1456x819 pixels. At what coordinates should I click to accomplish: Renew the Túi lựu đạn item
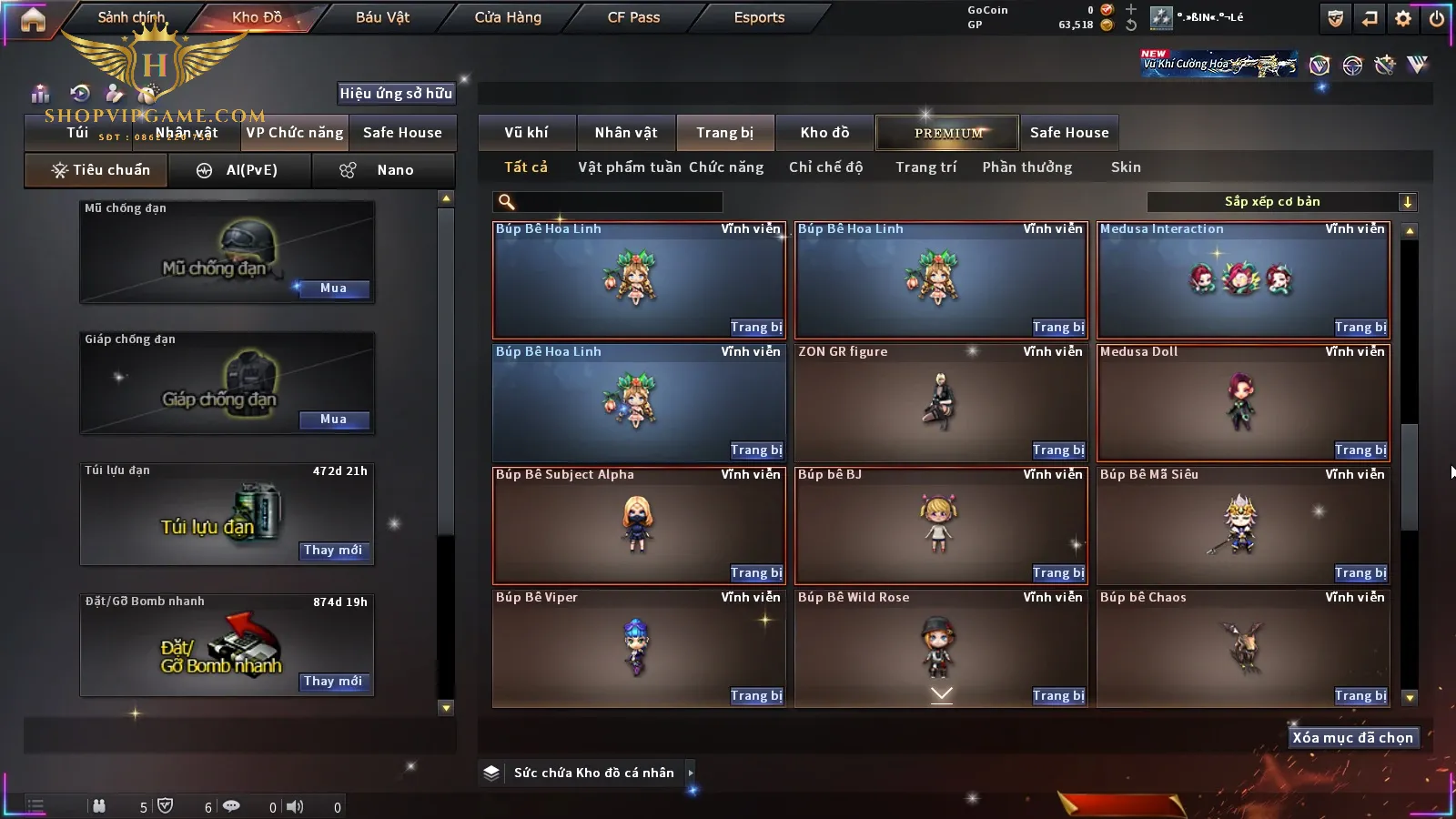click(333, 551)
